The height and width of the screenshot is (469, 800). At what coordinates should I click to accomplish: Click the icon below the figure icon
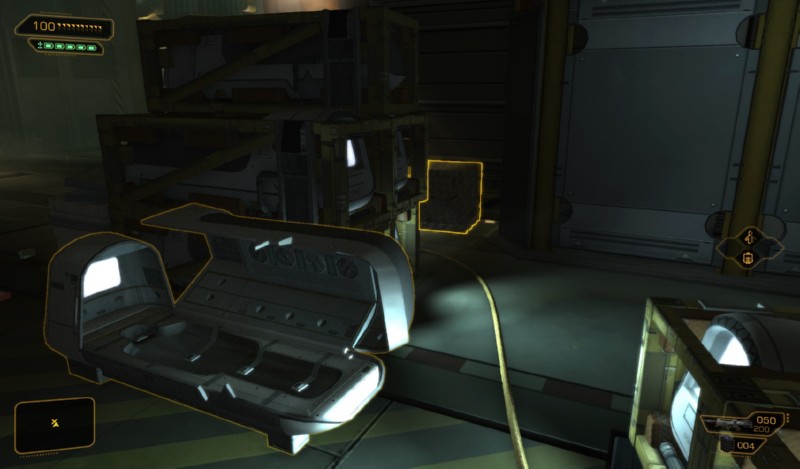point(747,260)
